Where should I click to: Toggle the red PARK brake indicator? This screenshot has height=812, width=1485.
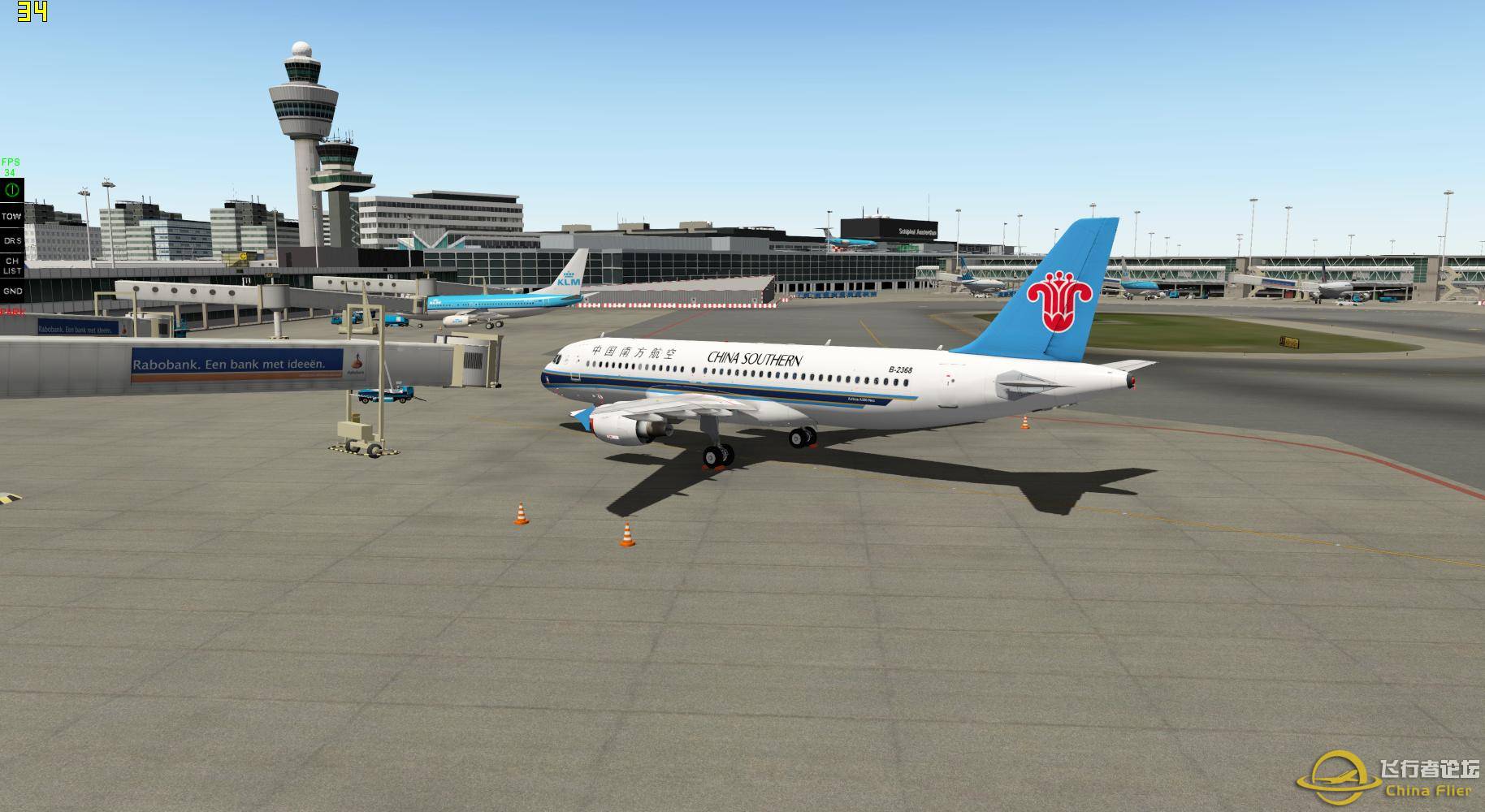click(x=11, y=309)
